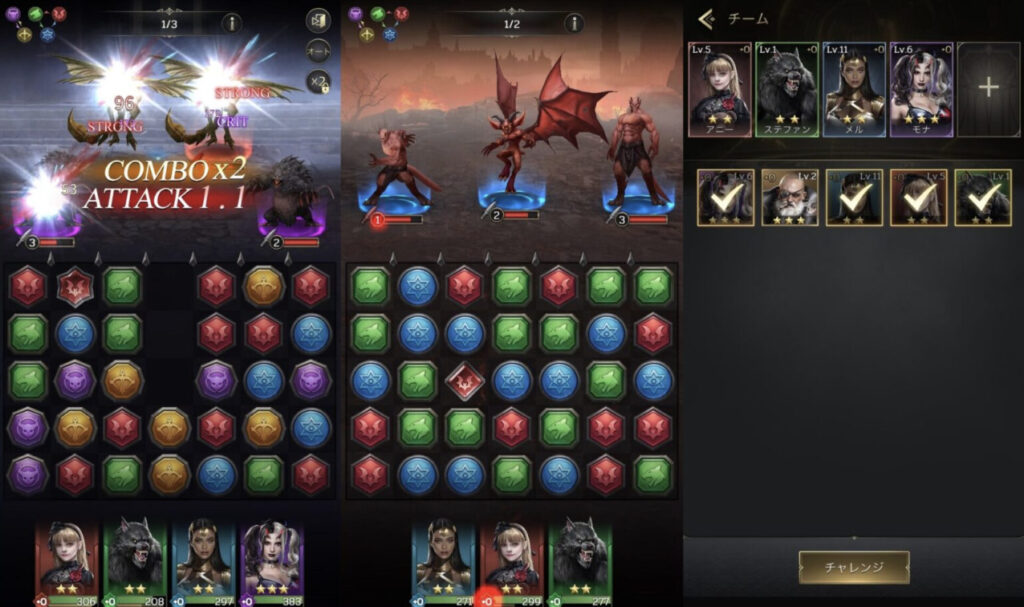Choose メル card in the team lineup

(854, 88)
